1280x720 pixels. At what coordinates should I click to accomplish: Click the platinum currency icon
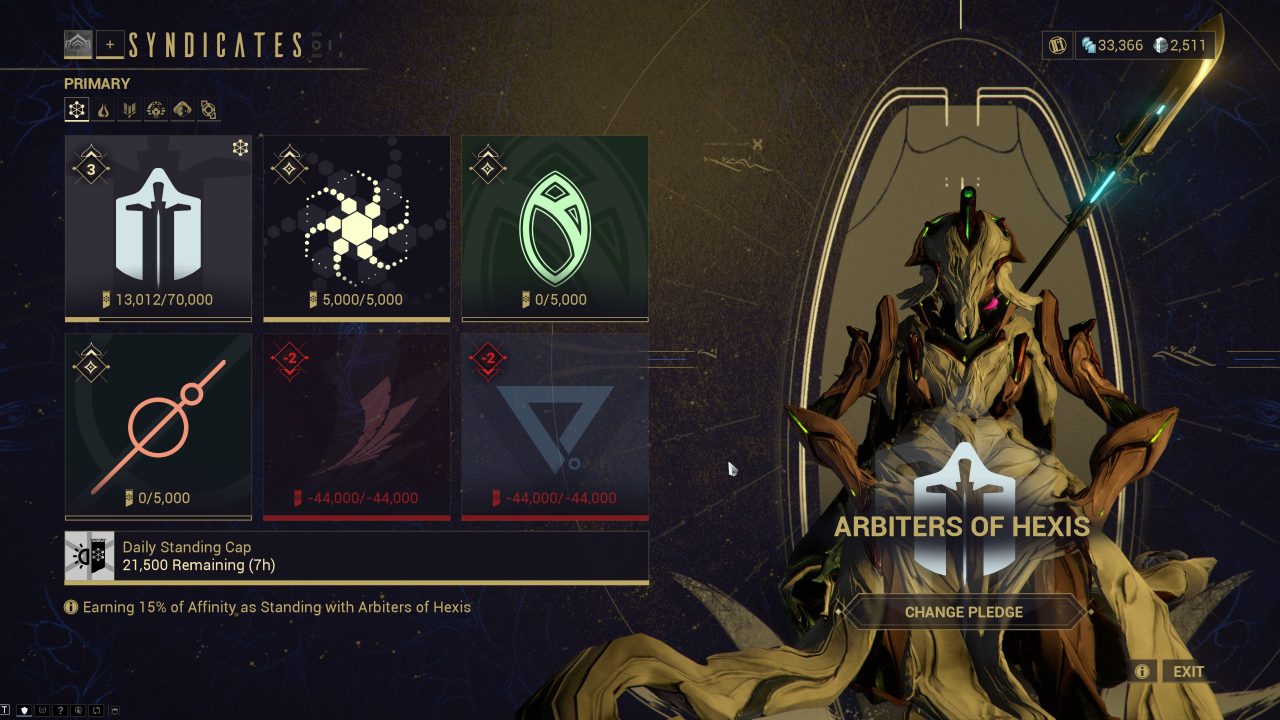pyautogui.click(x=1159, y=45)
